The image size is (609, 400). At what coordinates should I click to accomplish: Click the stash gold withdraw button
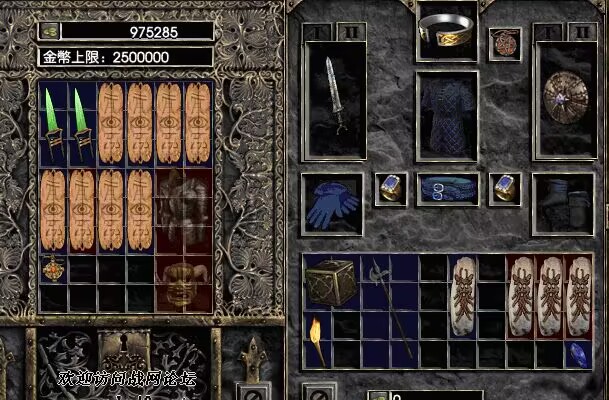click(x=49, y=31)
